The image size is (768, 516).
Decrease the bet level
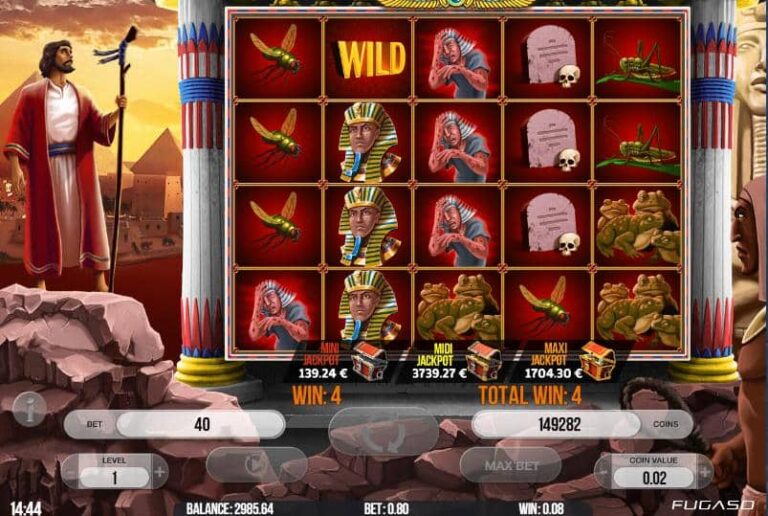(71, 471)
